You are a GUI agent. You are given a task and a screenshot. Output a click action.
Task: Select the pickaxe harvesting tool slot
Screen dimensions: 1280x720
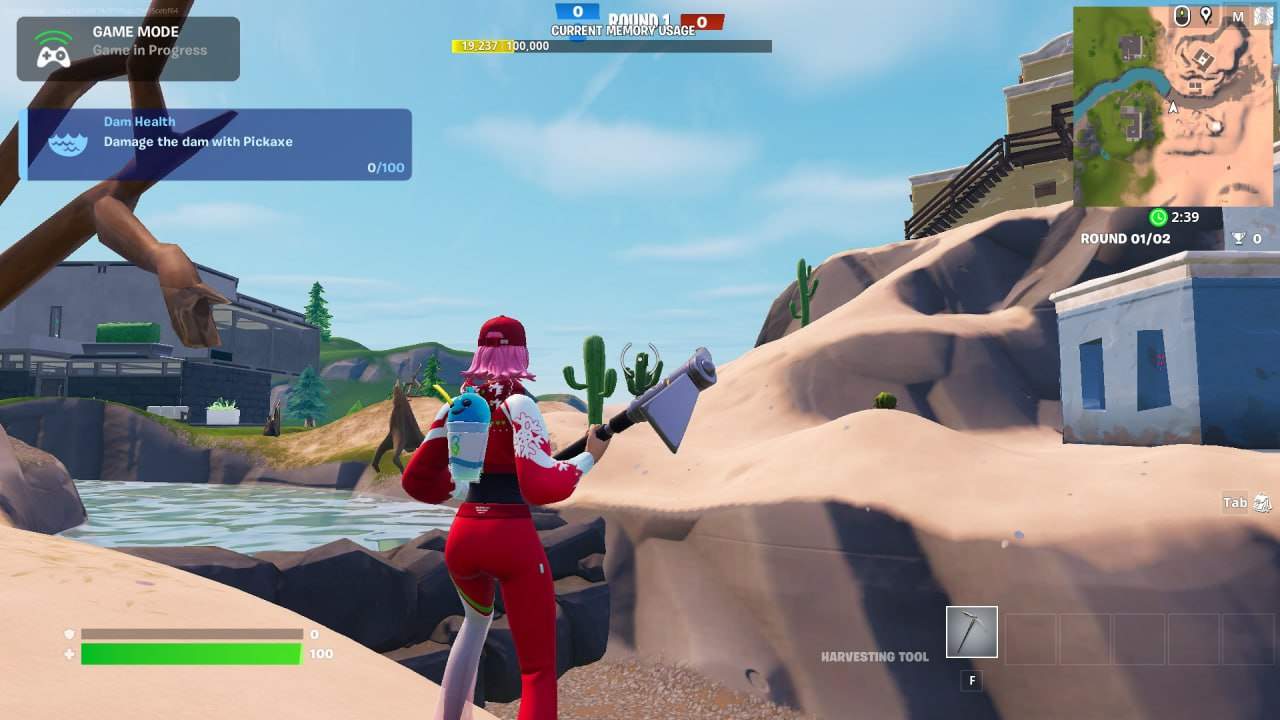[971, 632]
